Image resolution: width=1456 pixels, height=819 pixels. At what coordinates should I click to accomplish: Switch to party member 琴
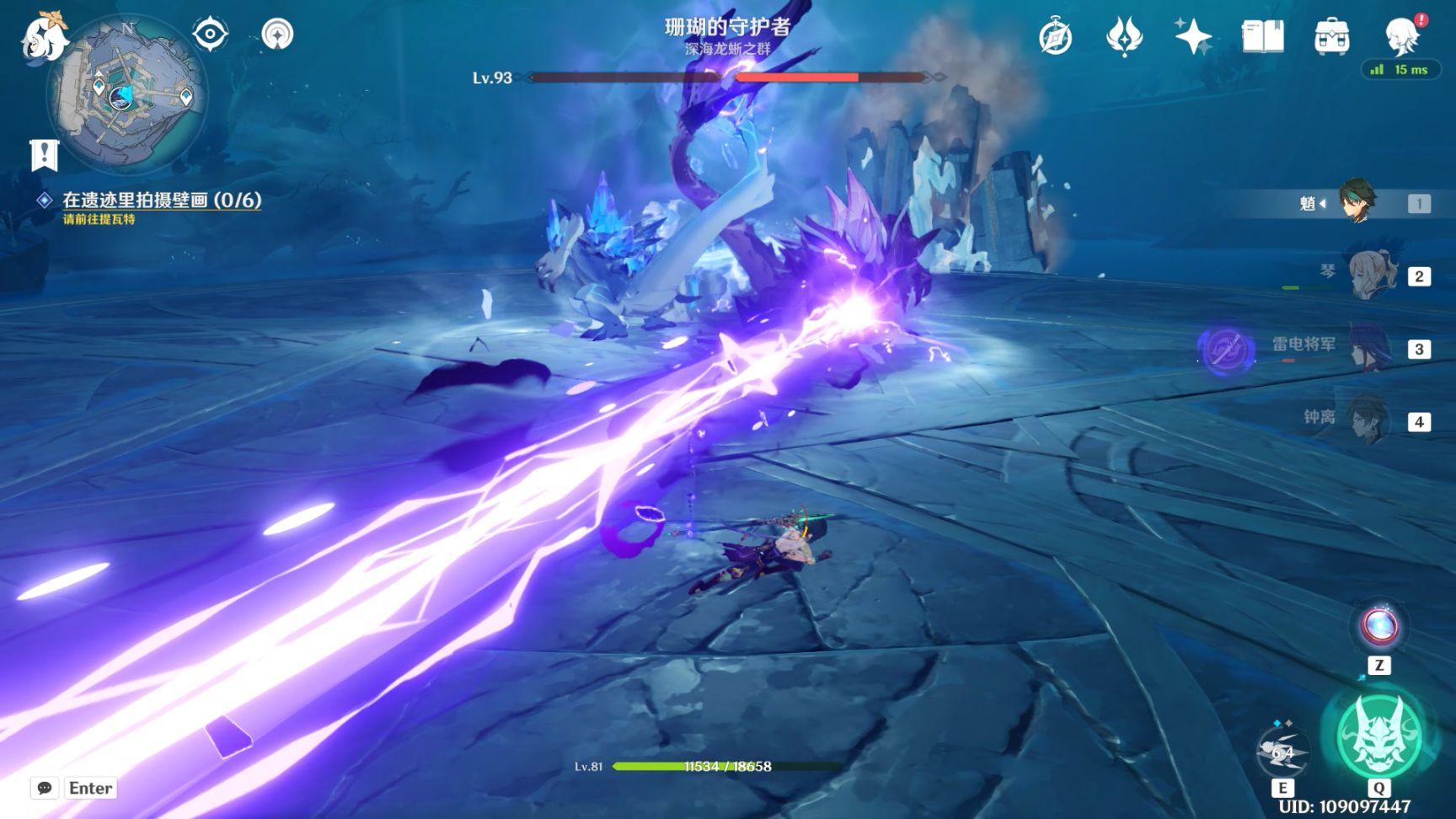click(x=1372, y=276)
